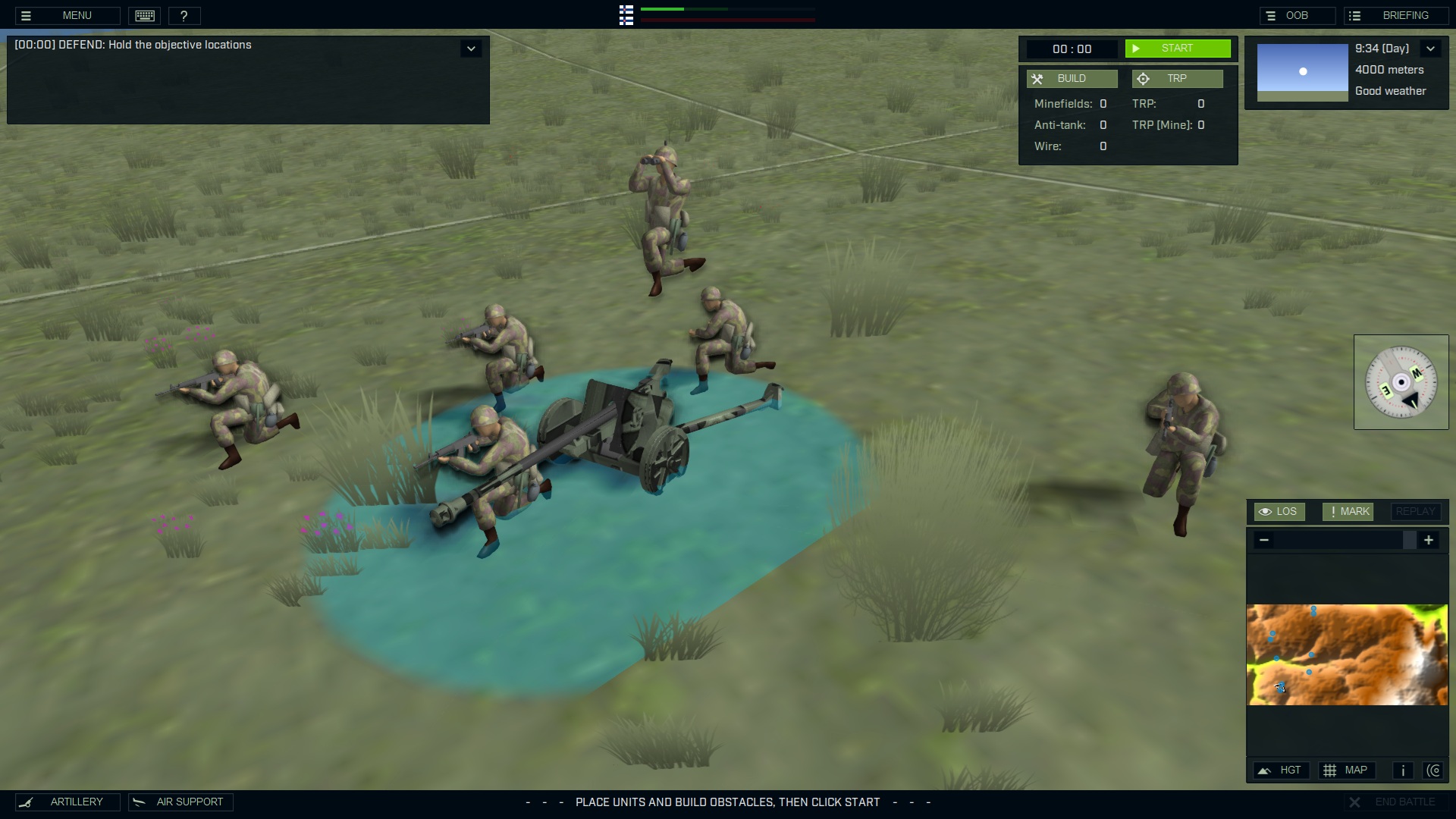Screen dimensions: 1456x819
Task: Switch to the TRP tab
Action: coord(1177,78)
